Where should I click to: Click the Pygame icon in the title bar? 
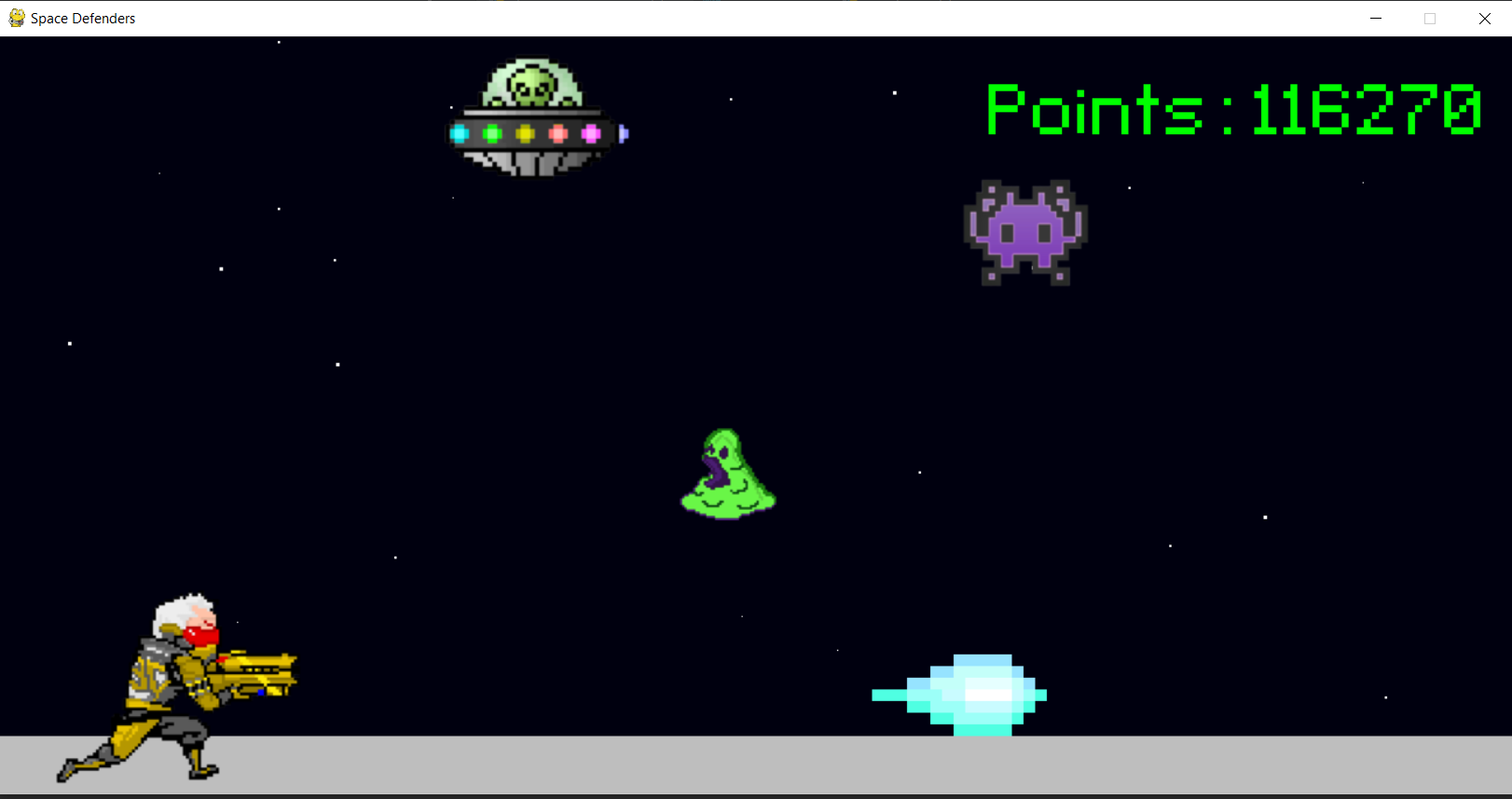coord(16,18)
